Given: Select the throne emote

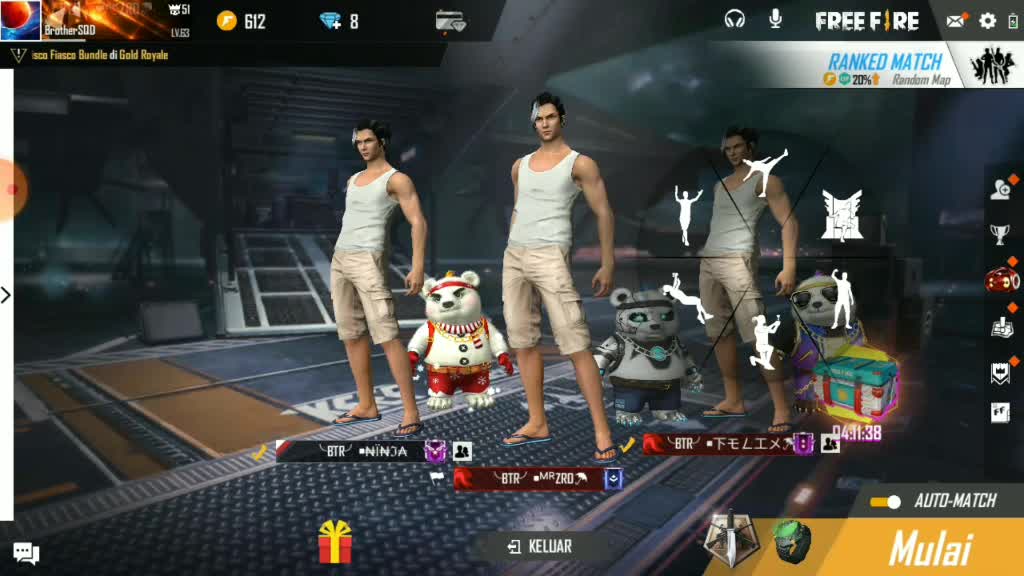Looking at the screenshot, I should coord(841,214).
